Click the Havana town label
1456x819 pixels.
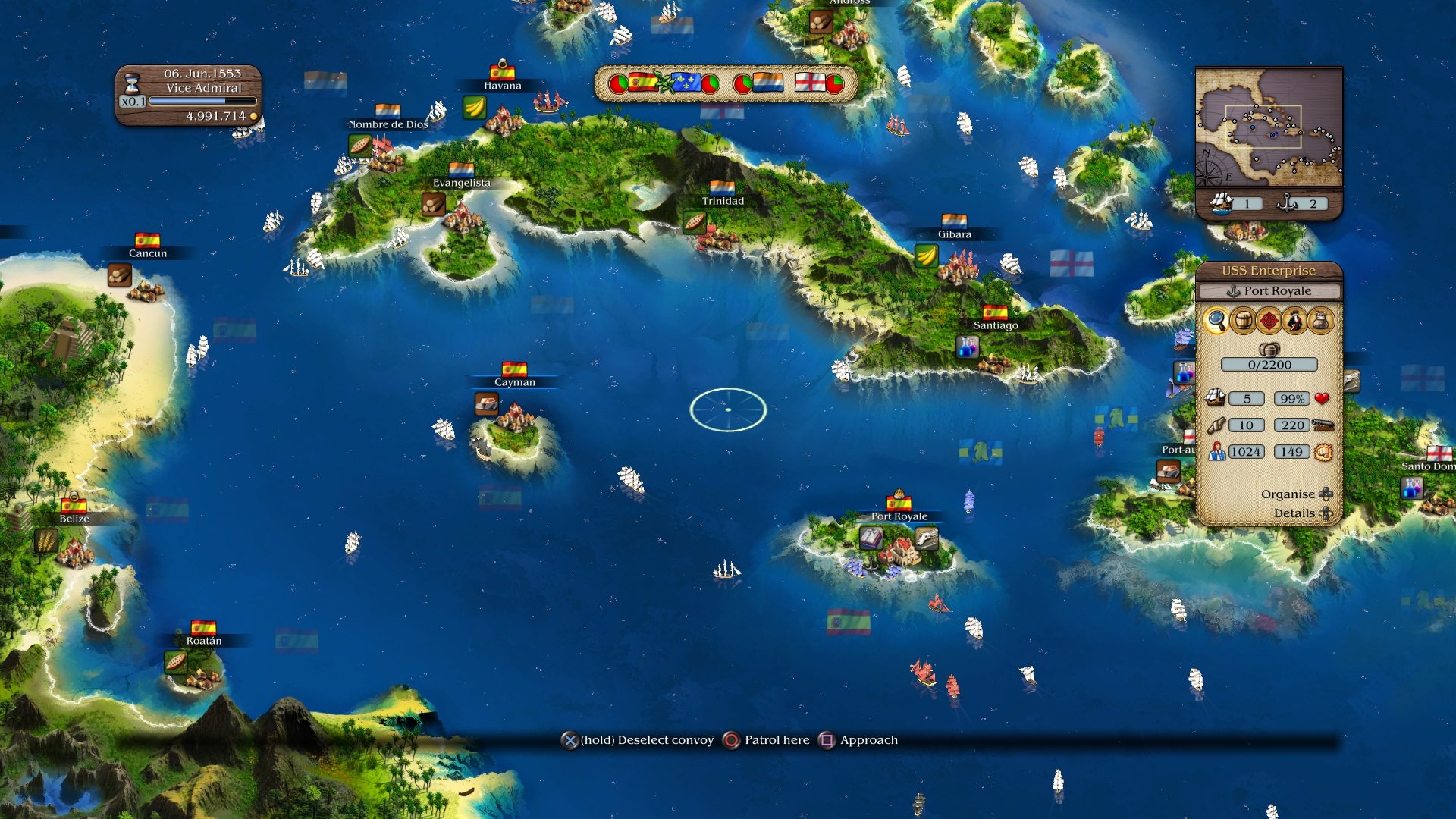(504, 85)
